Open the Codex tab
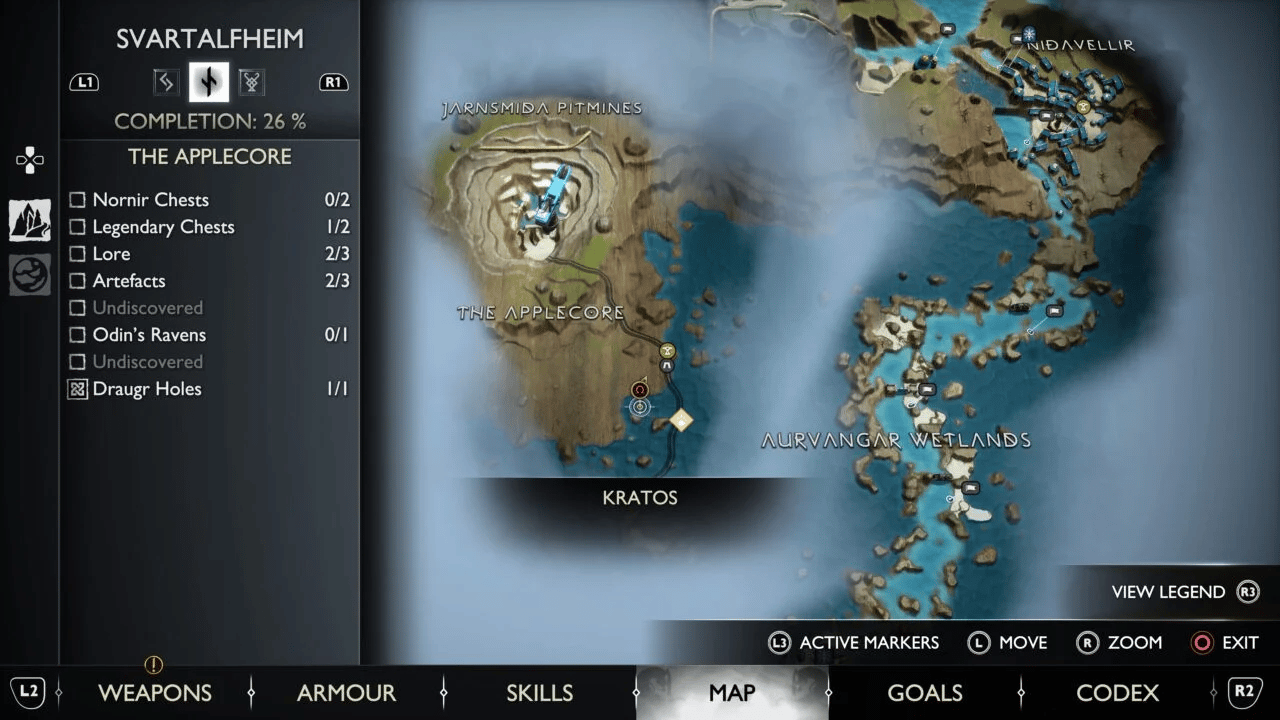Viewport: 1280px width, 720px height. [x=1117, y=692]
